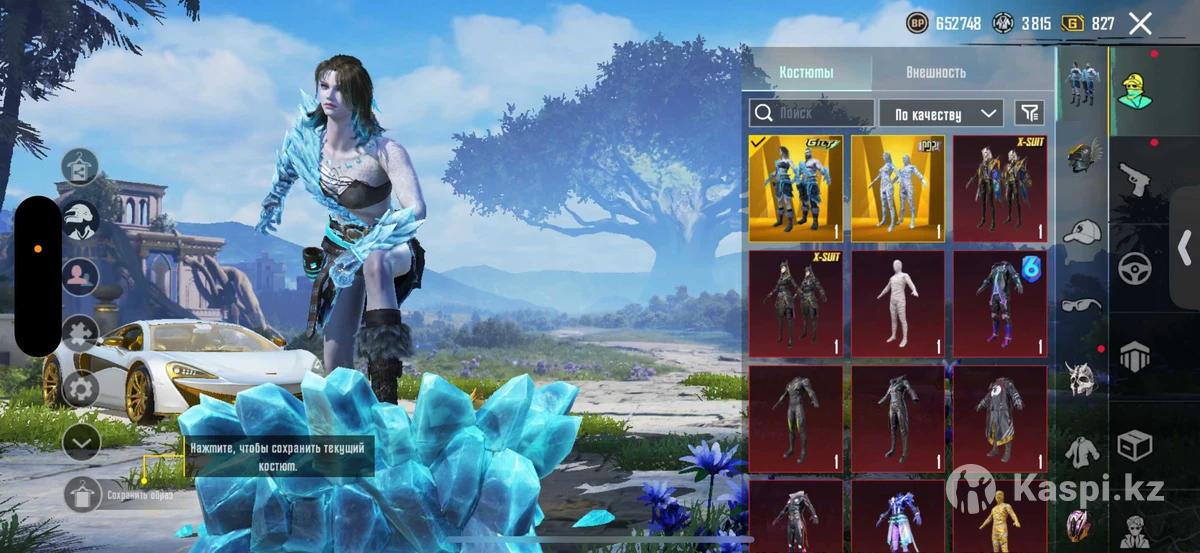Open the helmet category

coord(1082,156)
